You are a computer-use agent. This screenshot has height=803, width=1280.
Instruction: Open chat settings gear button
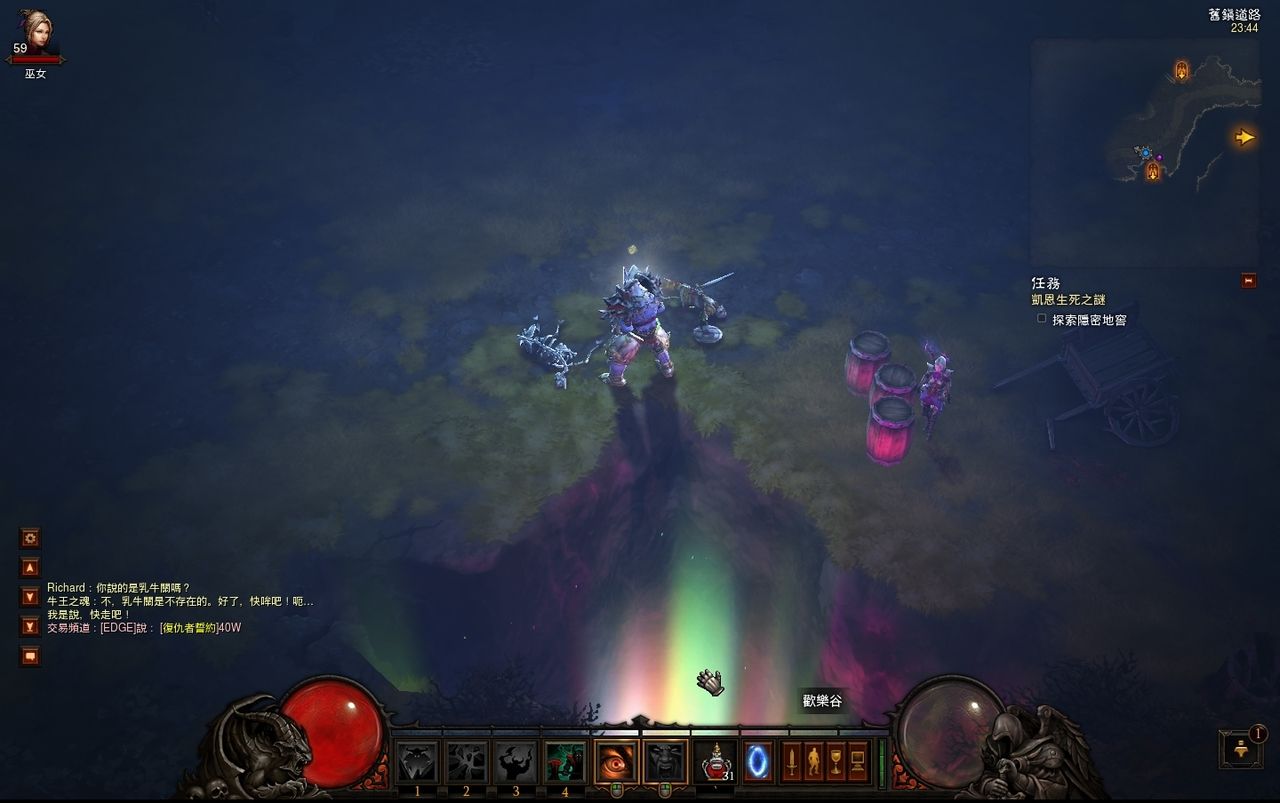click(30, 538)
